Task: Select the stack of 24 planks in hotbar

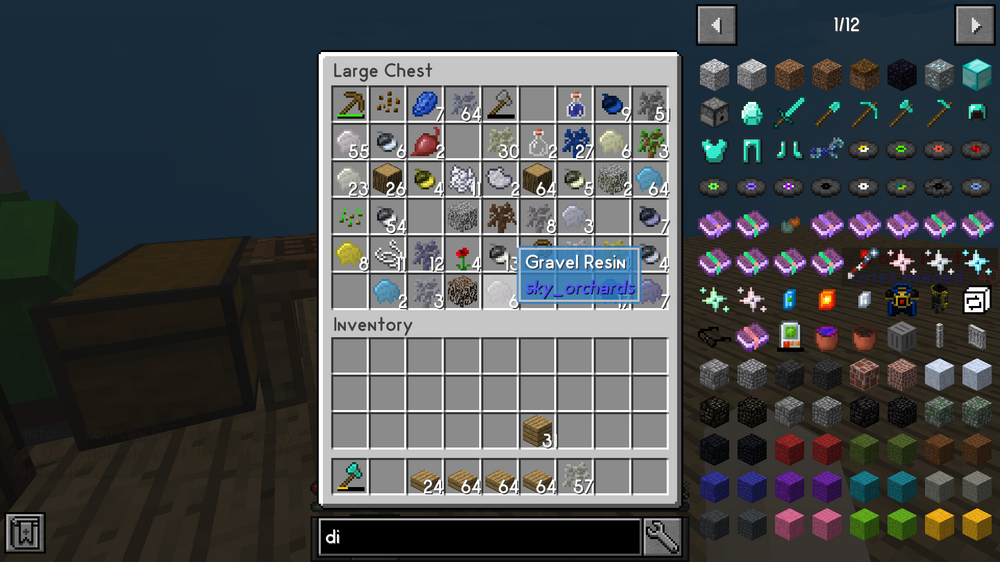Action: tap(425, 476)
